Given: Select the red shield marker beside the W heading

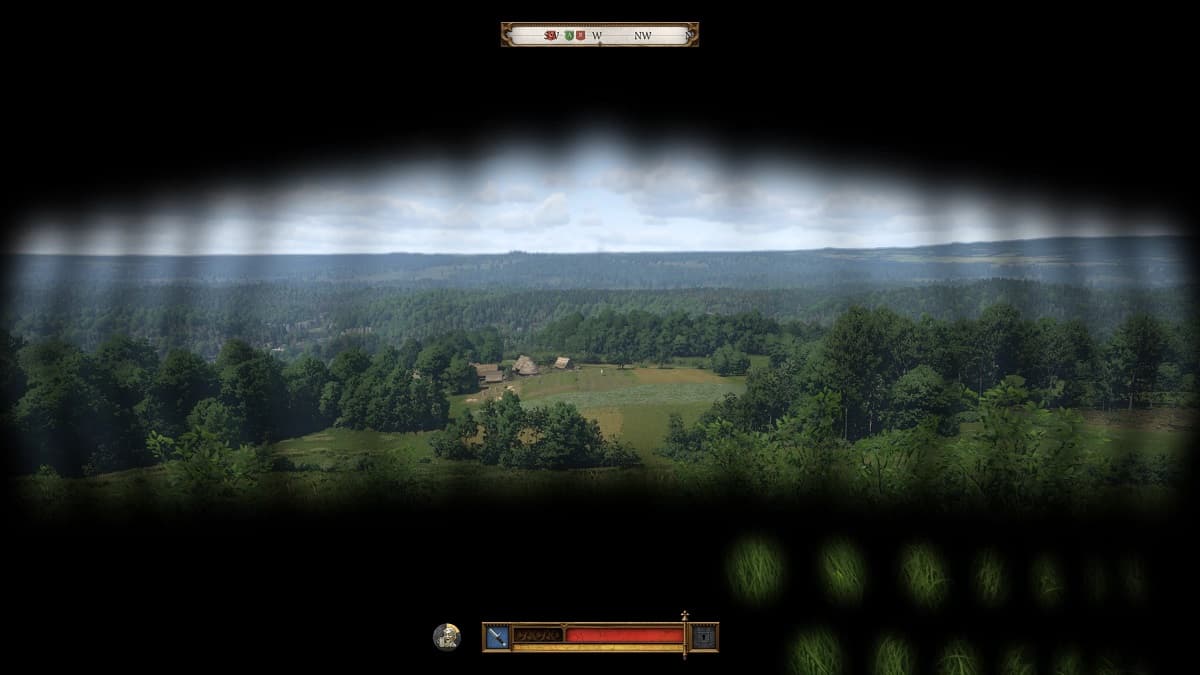Looking at the screenshot, I should pyautogui.click(x=581, y=35).
